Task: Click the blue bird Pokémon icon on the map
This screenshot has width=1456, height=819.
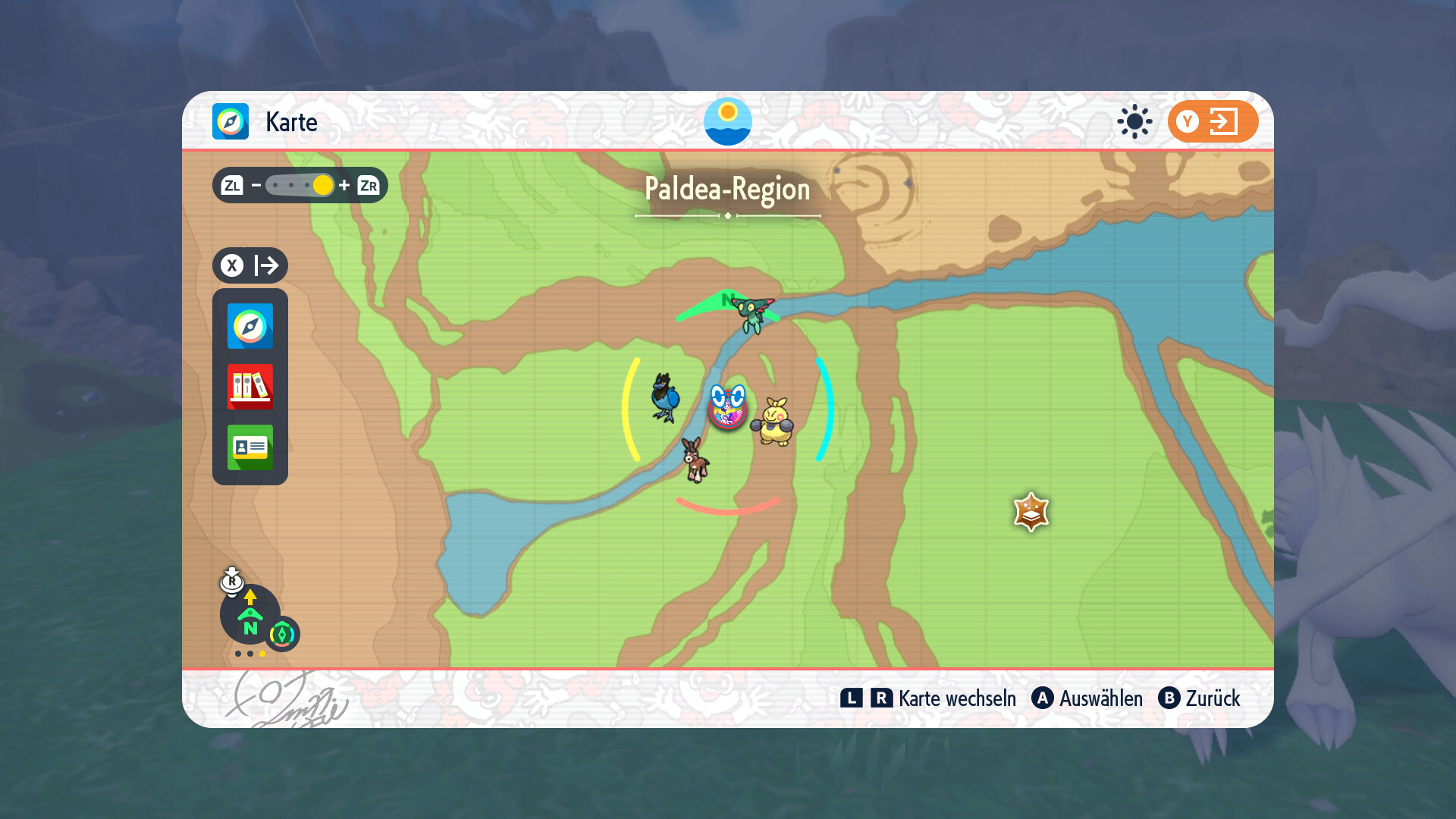Action: (665, 397)
